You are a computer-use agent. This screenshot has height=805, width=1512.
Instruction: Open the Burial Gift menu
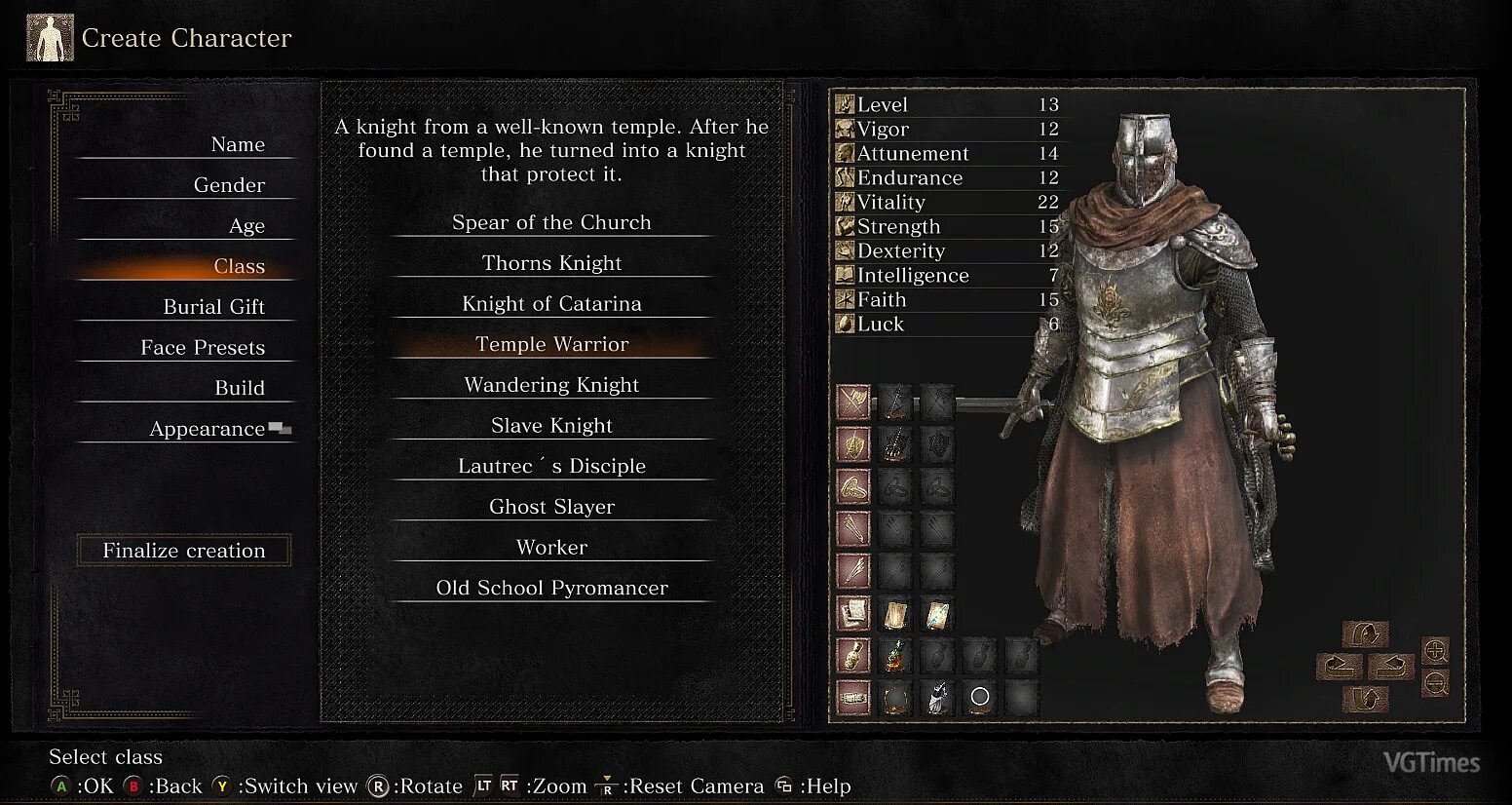point(213,307)
